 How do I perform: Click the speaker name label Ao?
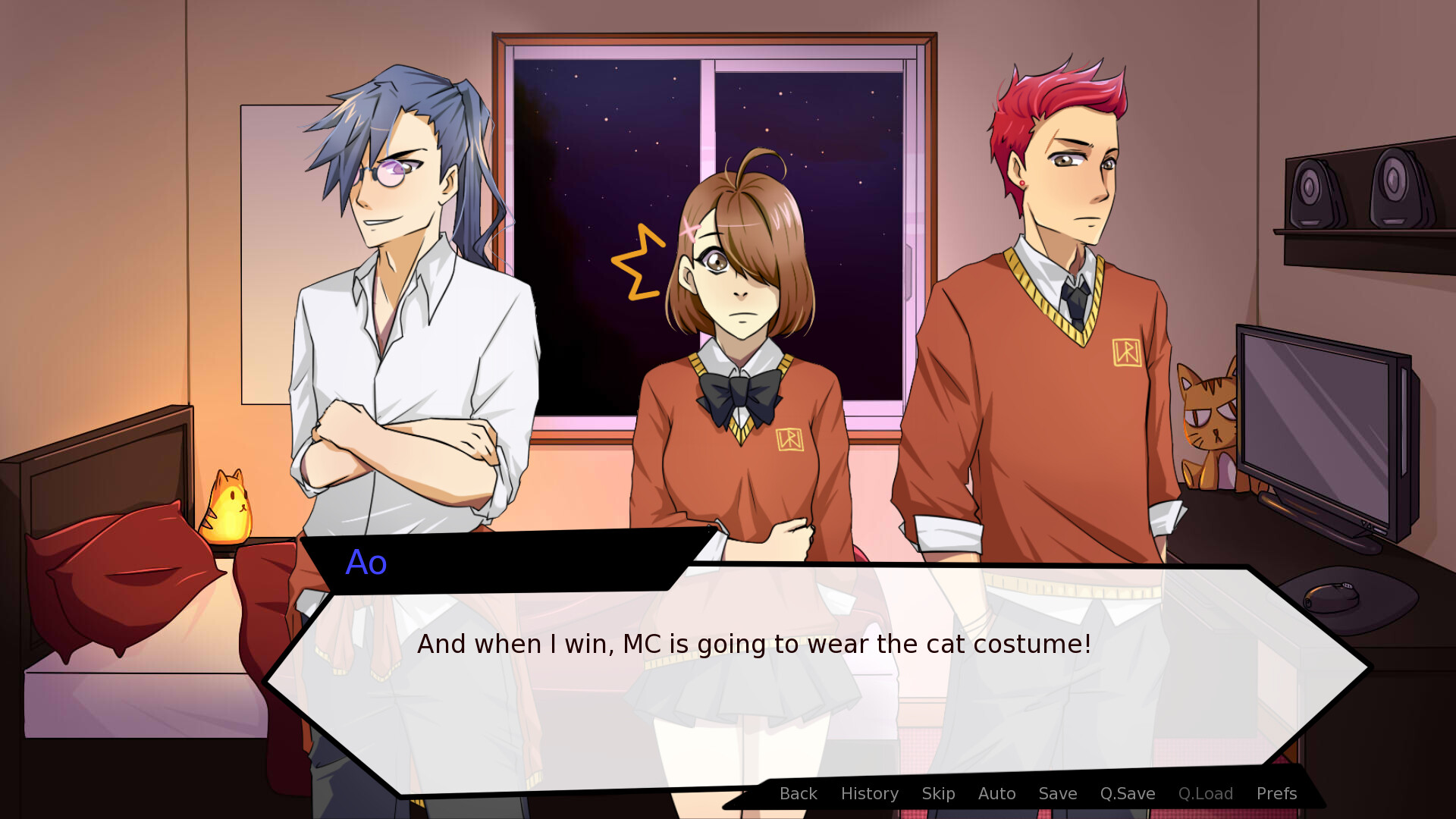click(366, 562)
